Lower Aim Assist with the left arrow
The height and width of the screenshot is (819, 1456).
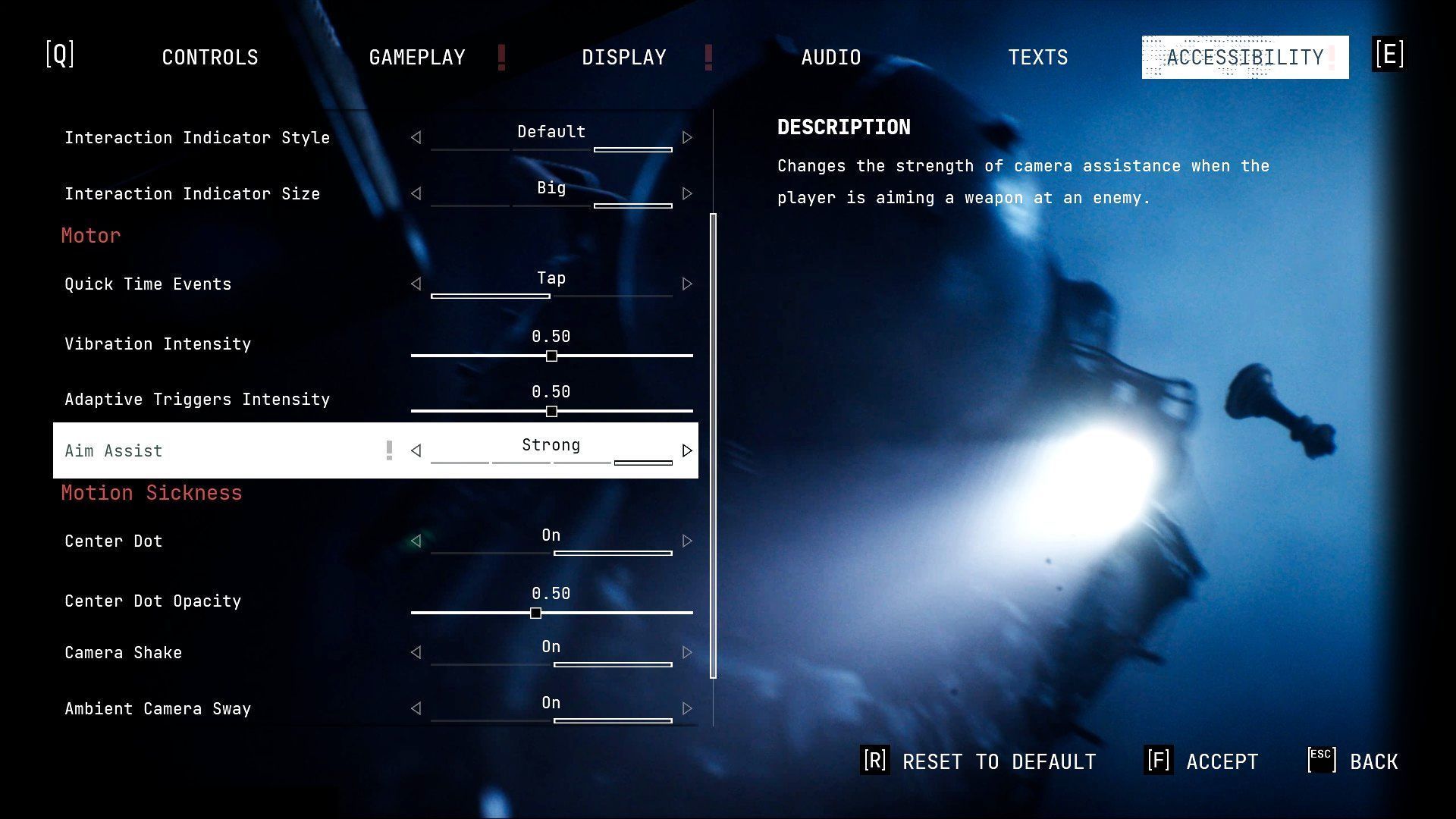coord(416,451)
